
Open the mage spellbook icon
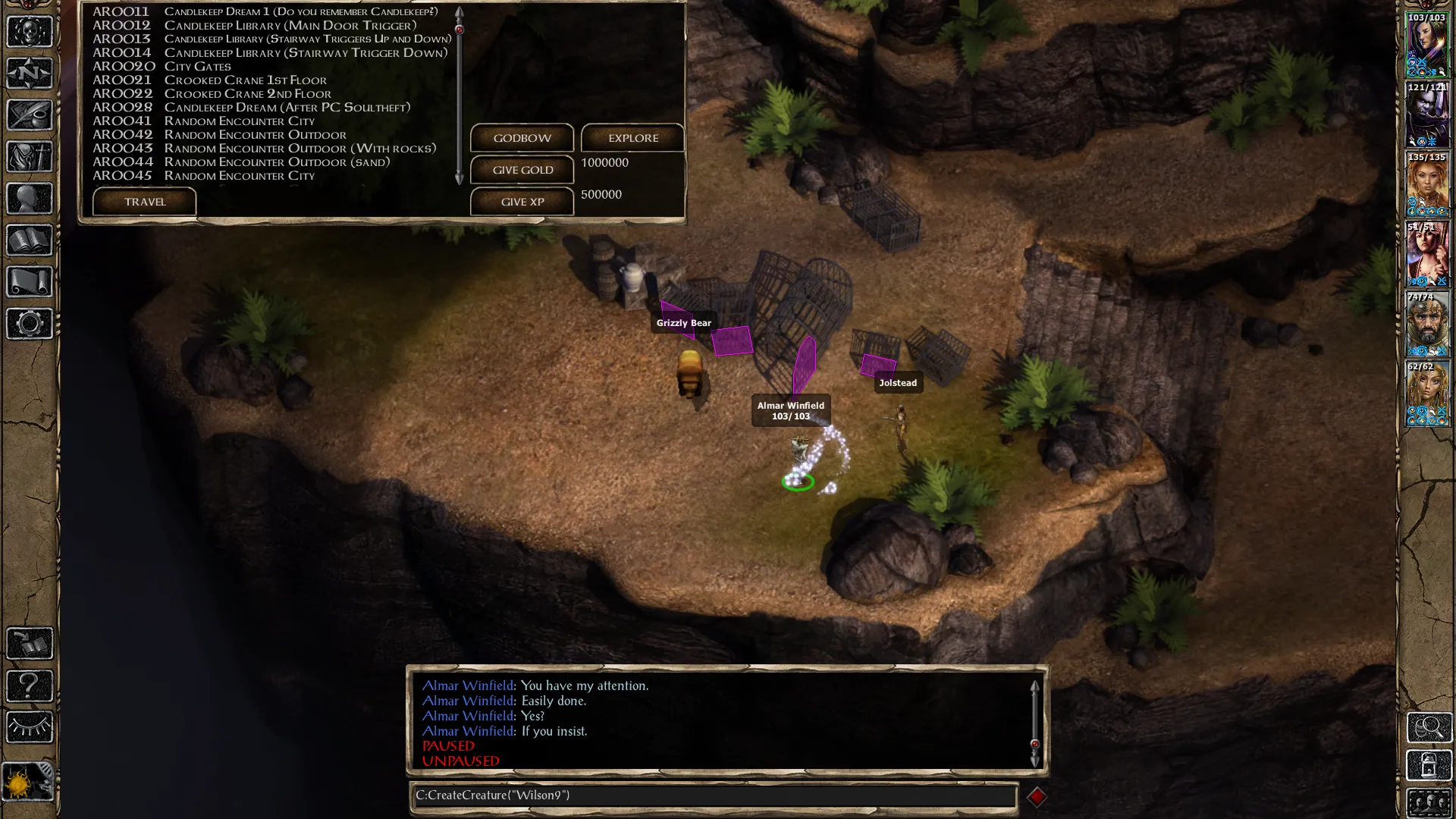(30, 240)
